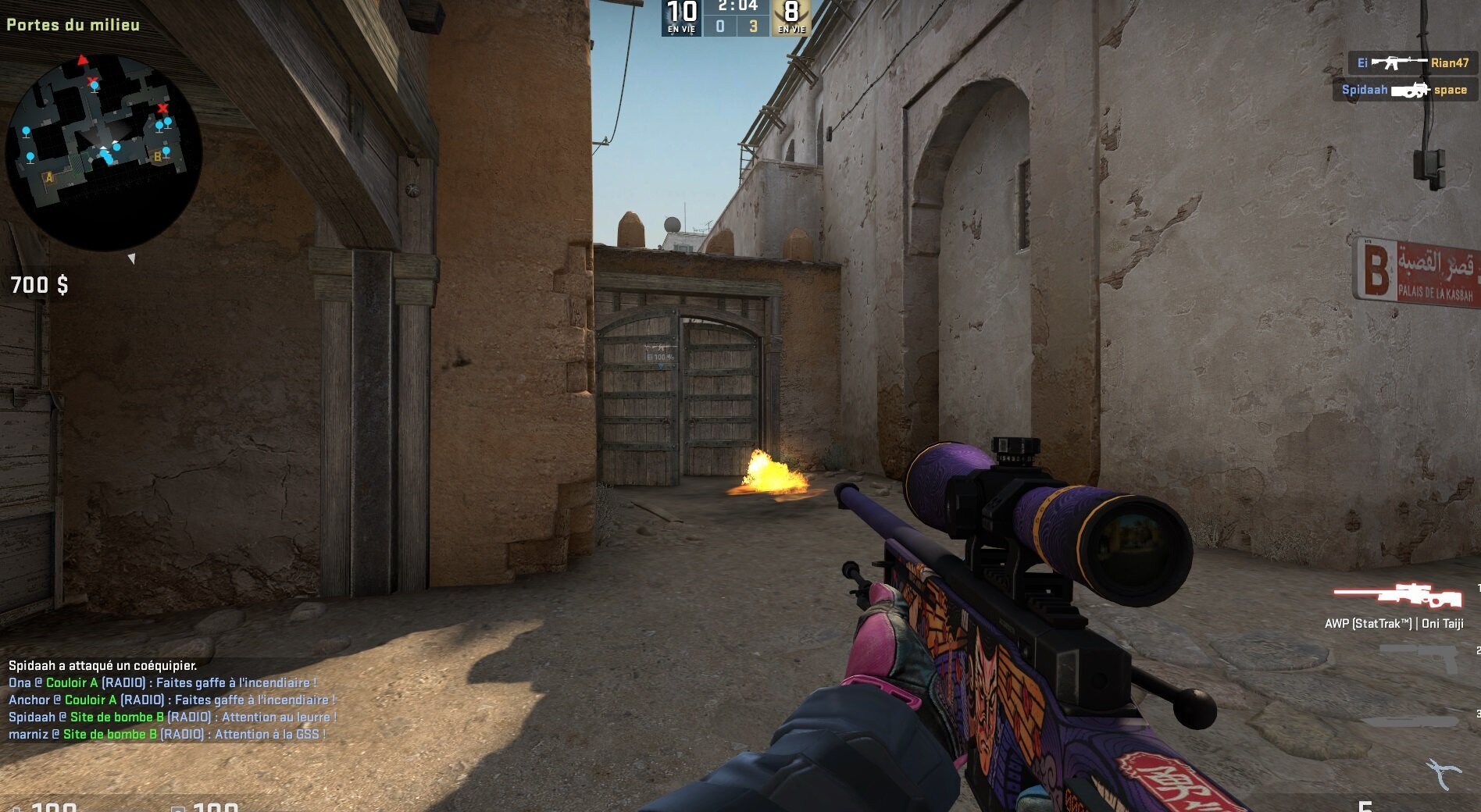This screenshot has width=1481, height=812.
Task: Switch to the pistol weapon slot
Action: point(1419,657)
